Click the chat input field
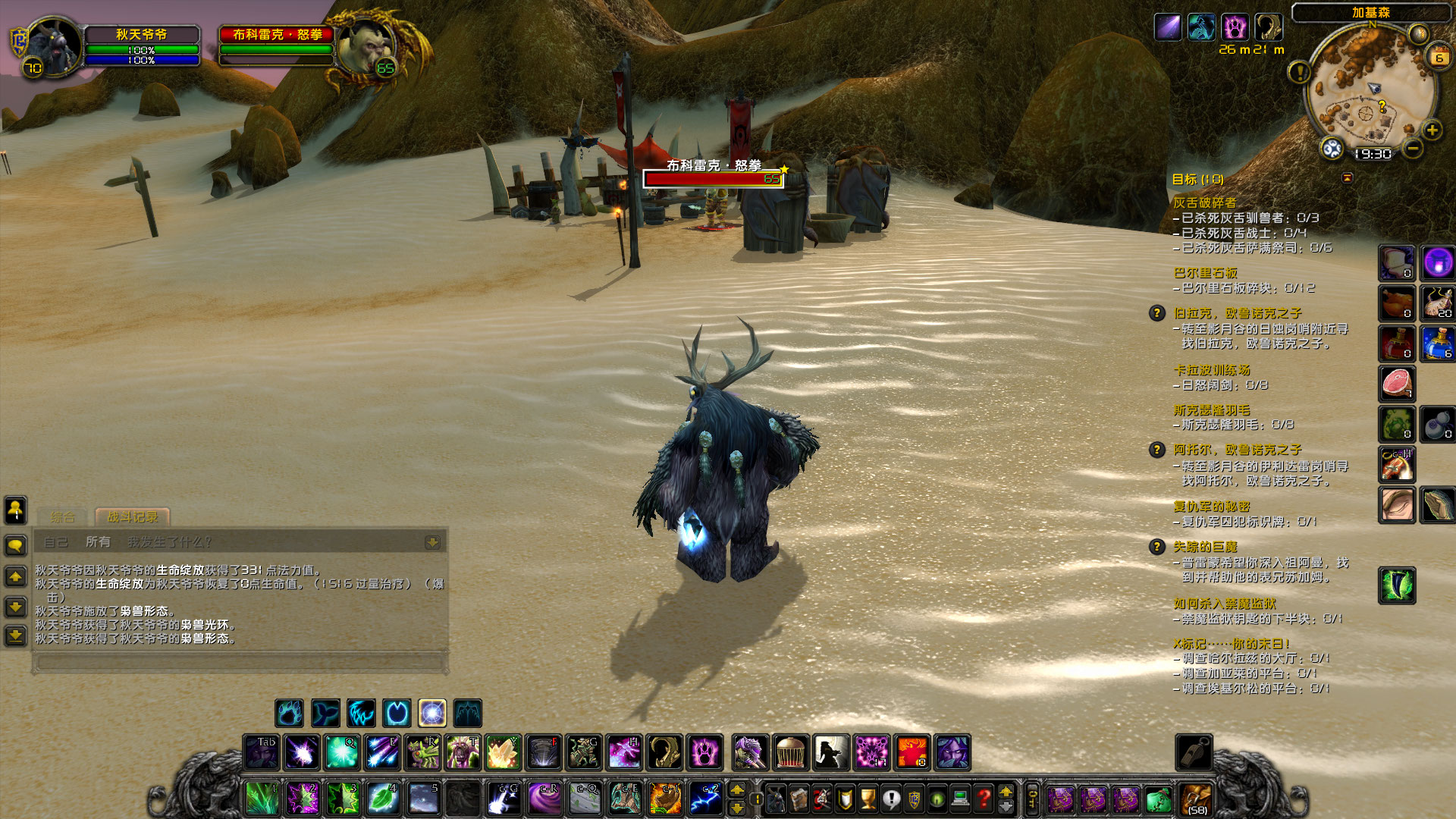This screenshot has height=819, width=1456. click(x=240, y=662)
